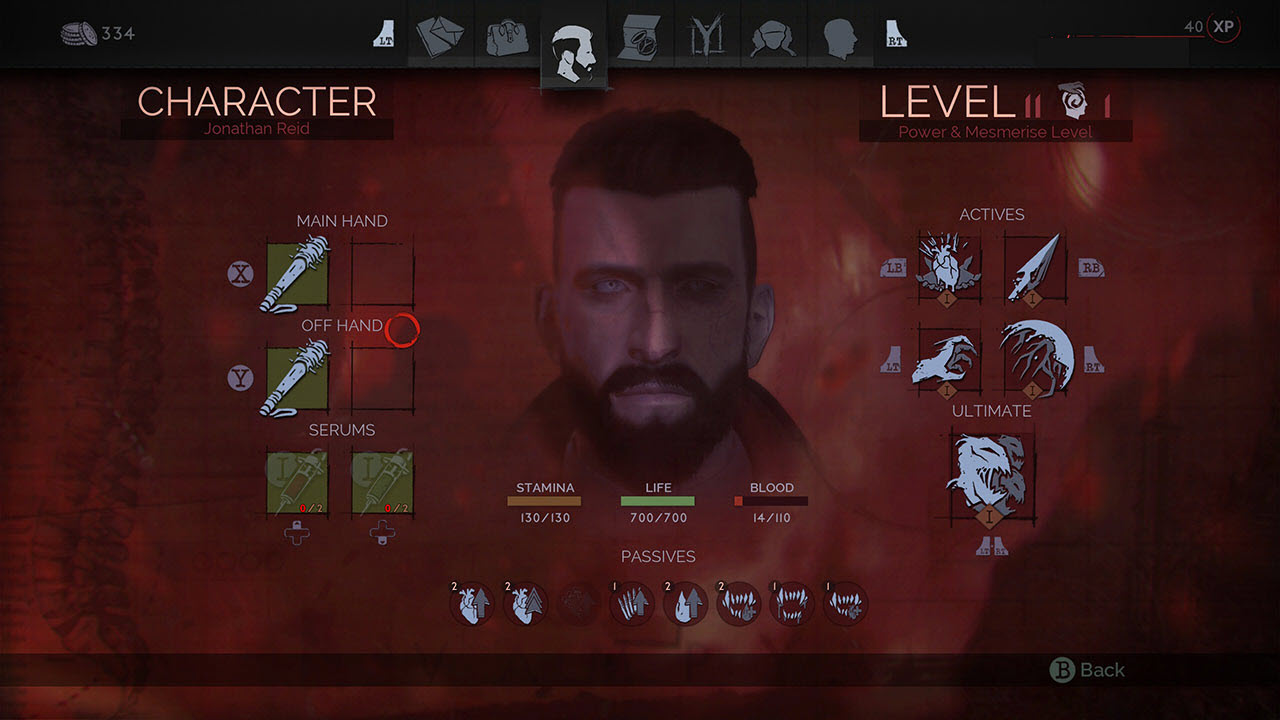Inspect the claw with arrow passive

(632, 604)
